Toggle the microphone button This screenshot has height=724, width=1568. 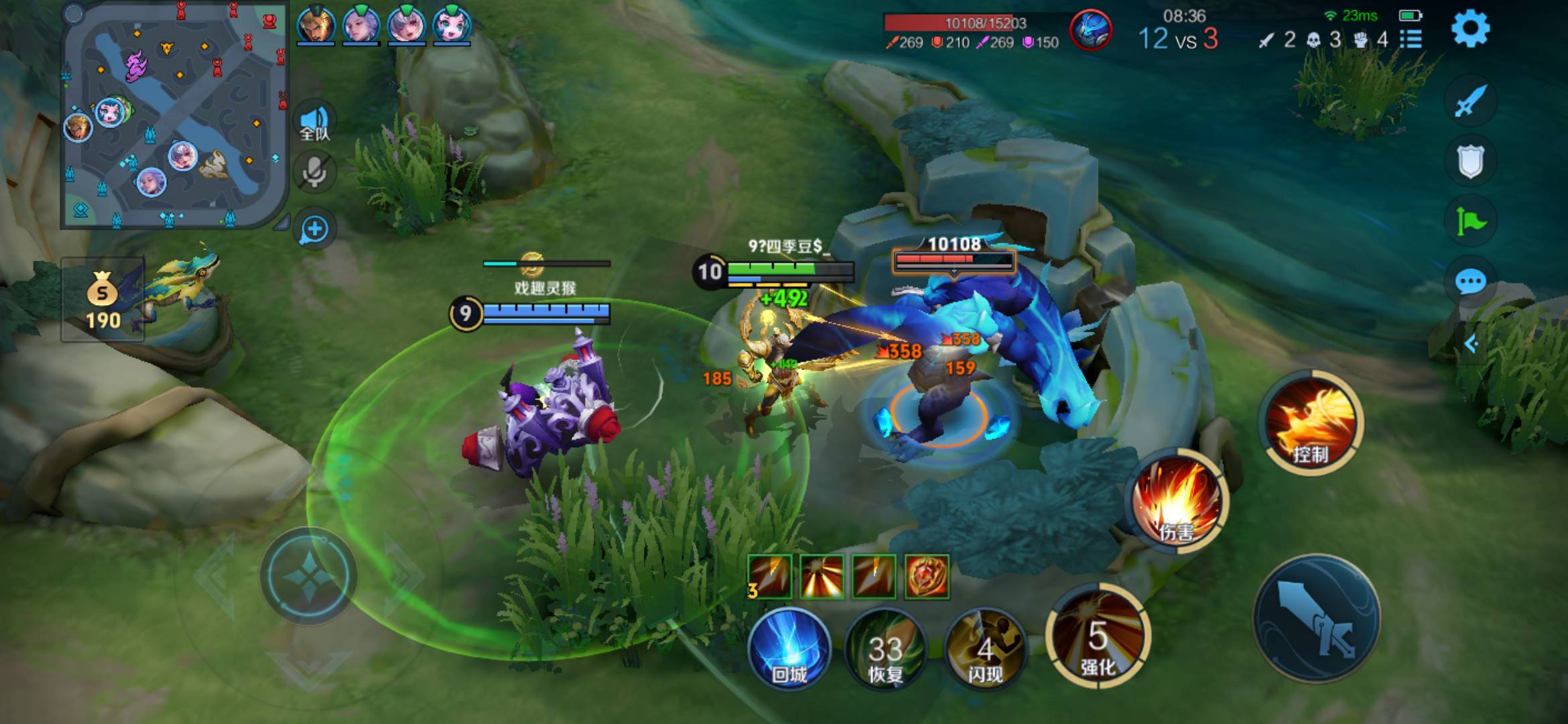314,172
